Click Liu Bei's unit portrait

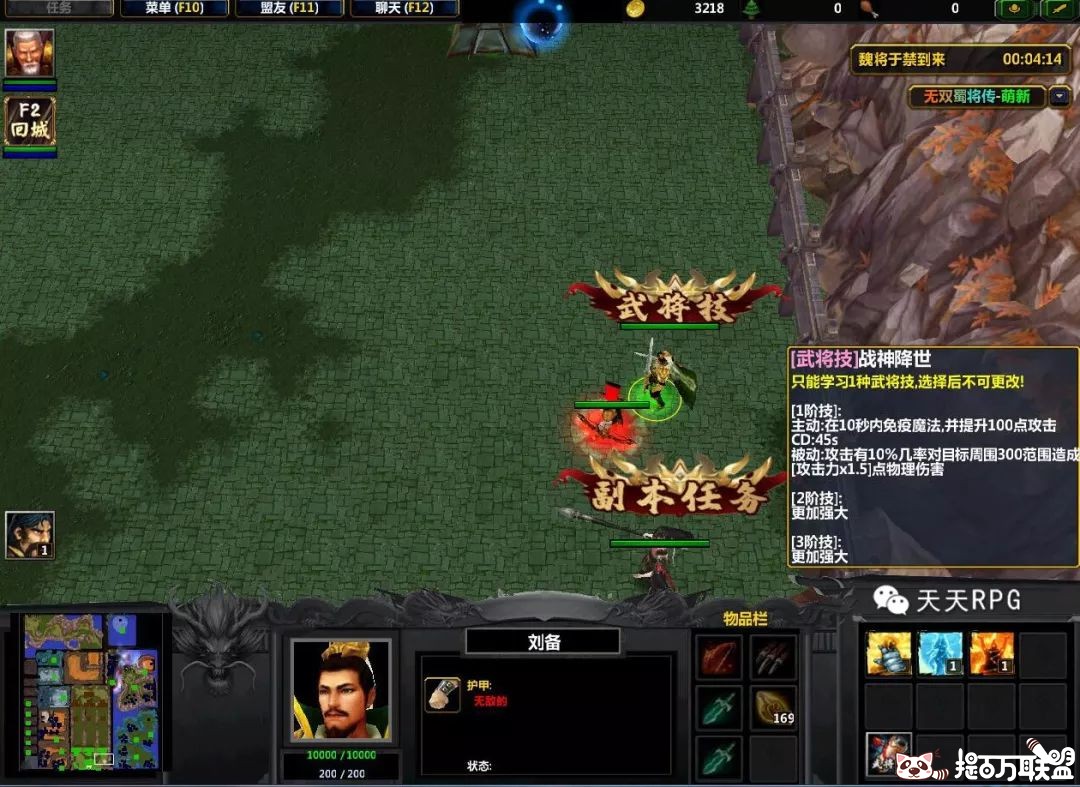click(340, 690)
